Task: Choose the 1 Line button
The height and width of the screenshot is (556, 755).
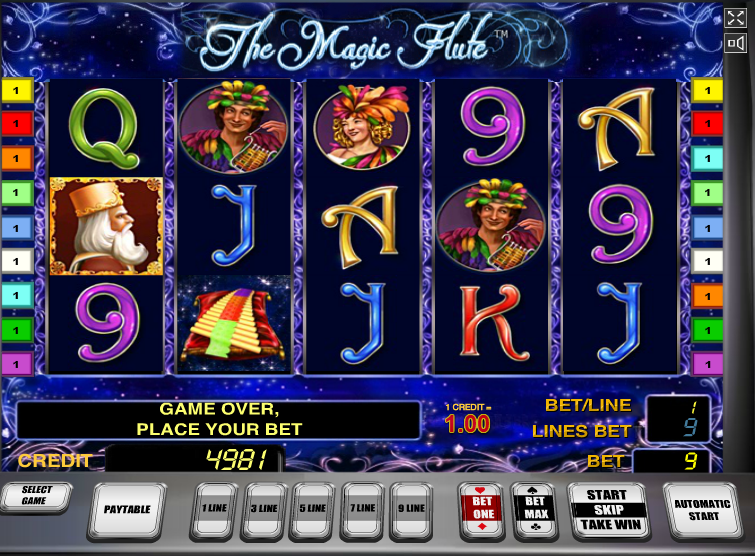Action: [214, 508]
